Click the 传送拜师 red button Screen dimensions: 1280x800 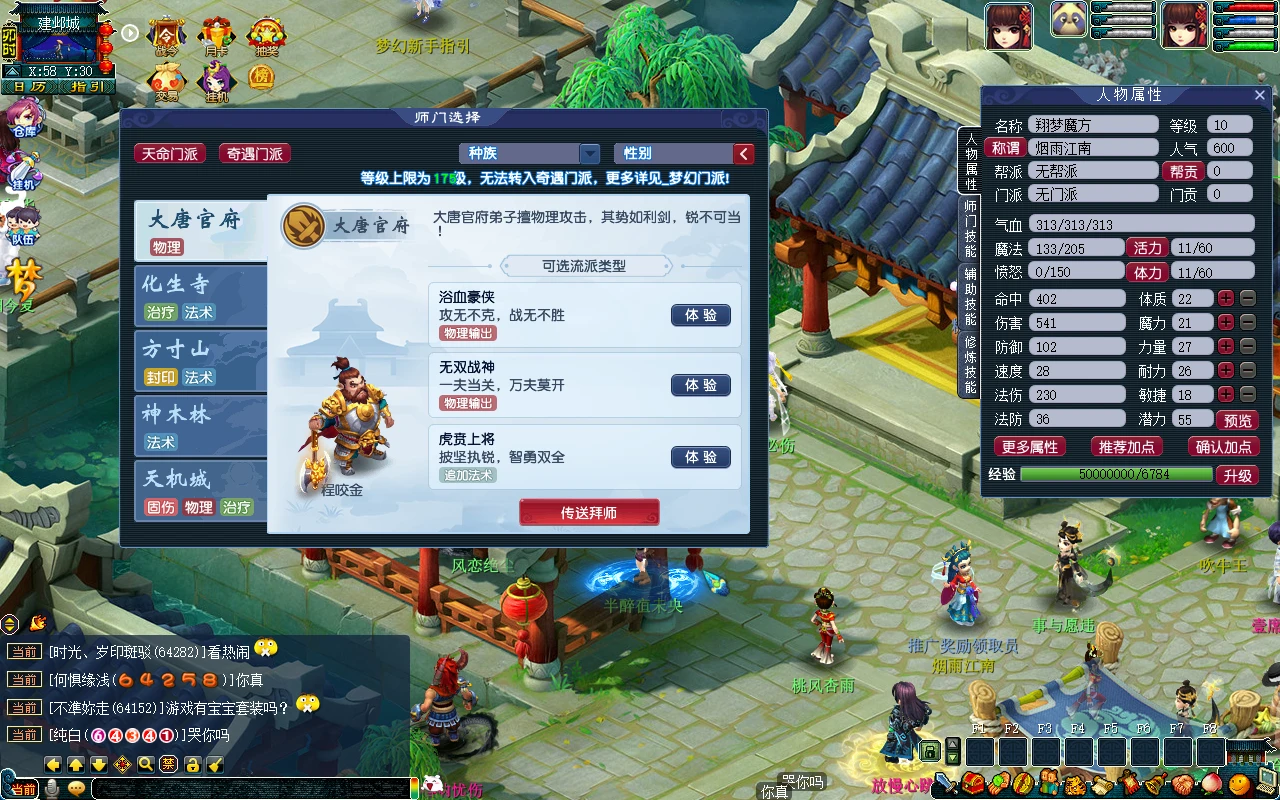point(588,511)
